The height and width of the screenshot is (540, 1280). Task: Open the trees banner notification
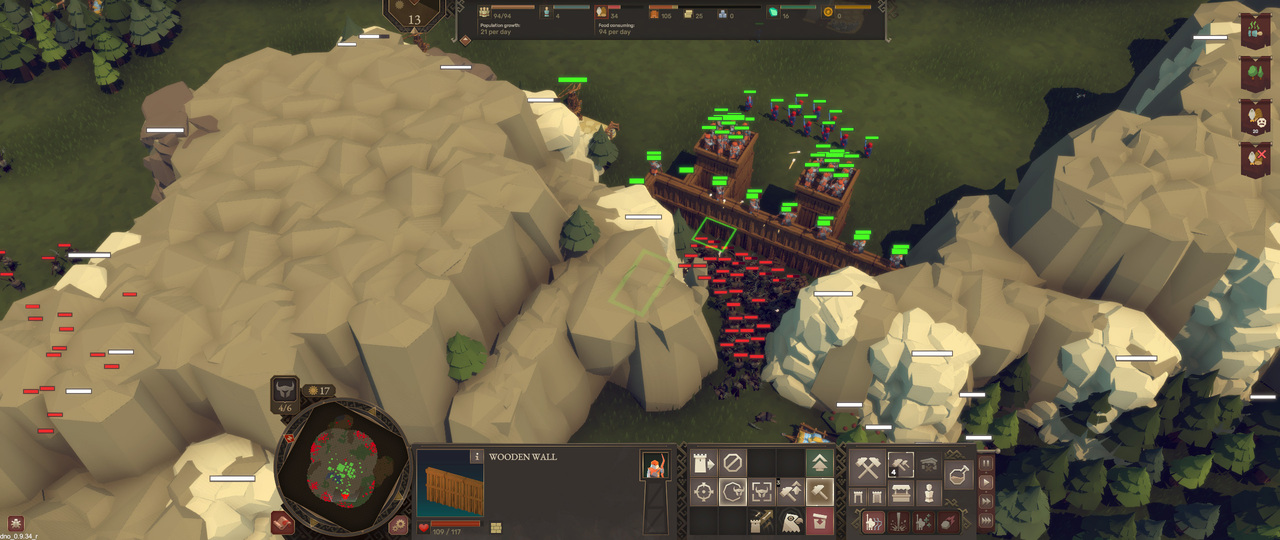pyautogui.click(x=1255, y=72)
